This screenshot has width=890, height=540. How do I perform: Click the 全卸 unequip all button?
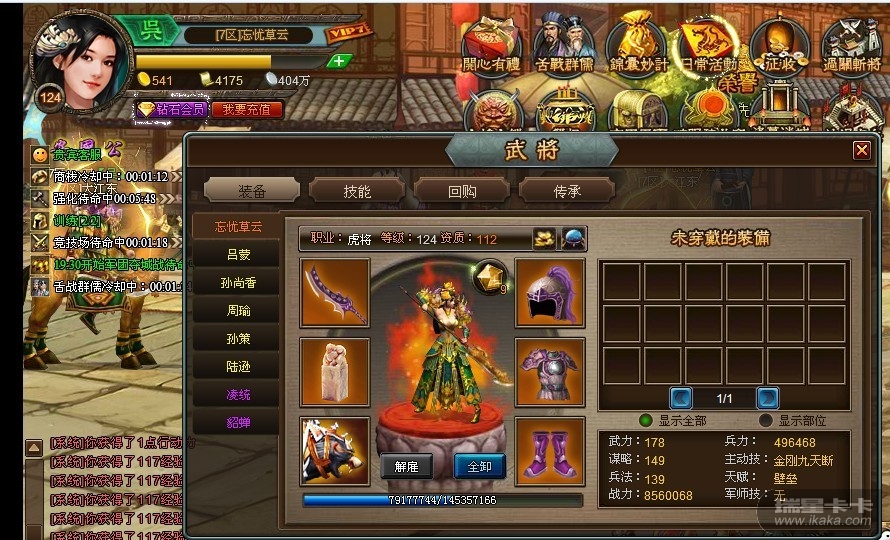(x=480, y=466)
